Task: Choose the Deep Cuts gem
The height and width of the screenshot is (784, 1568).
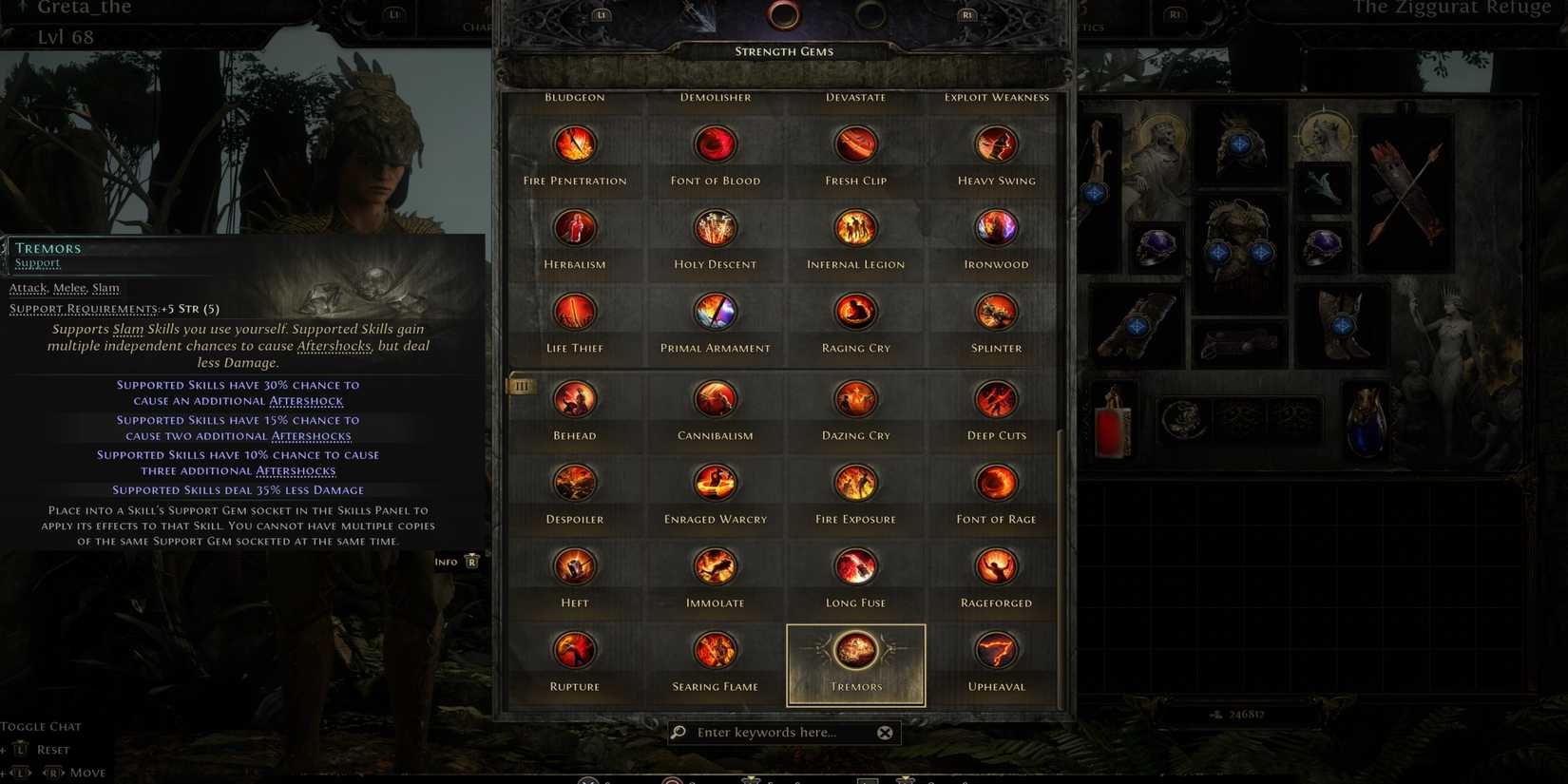Action: click(995, 398)
